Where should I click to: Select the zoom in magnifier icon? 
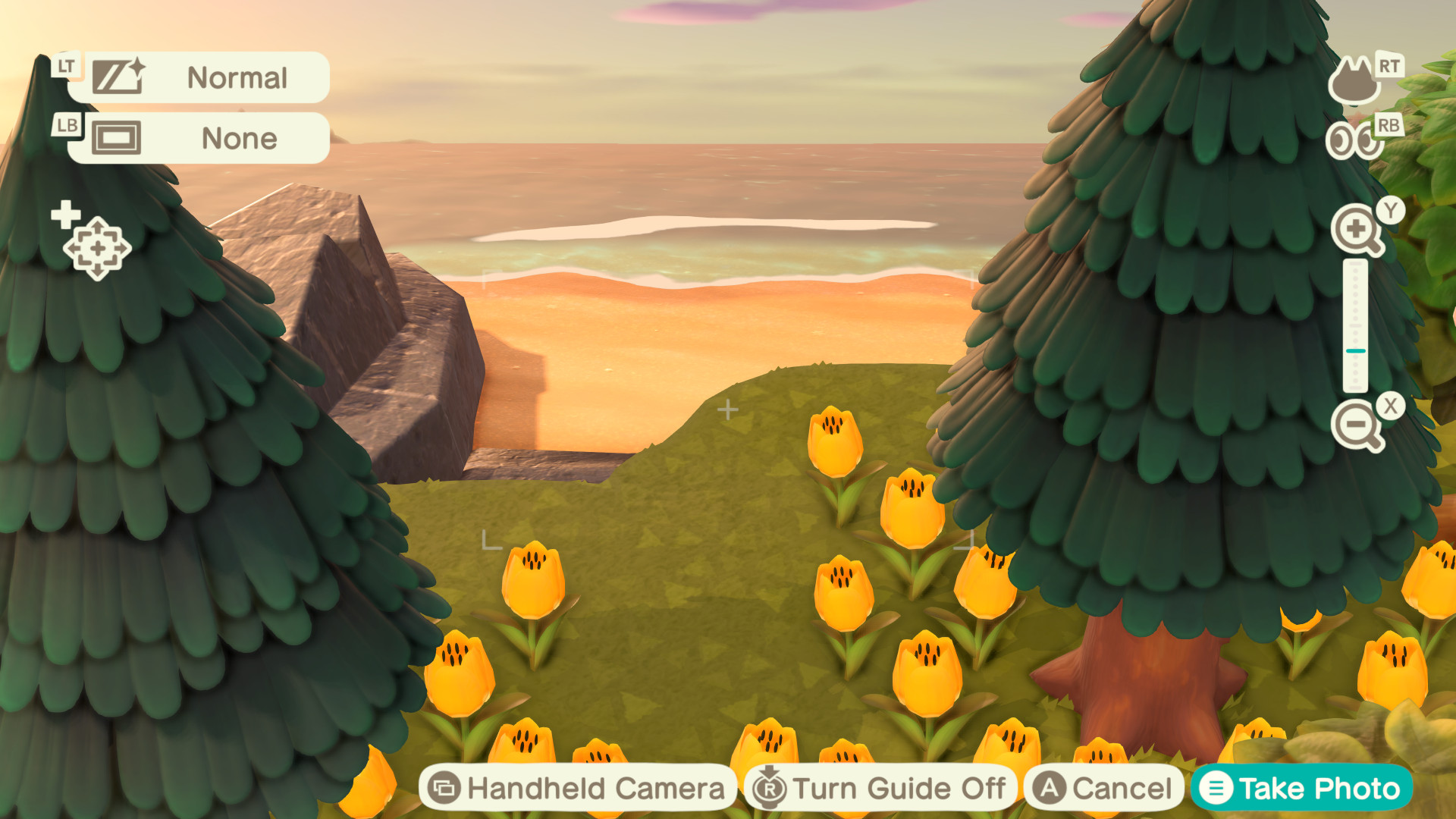pos(1357,229)
